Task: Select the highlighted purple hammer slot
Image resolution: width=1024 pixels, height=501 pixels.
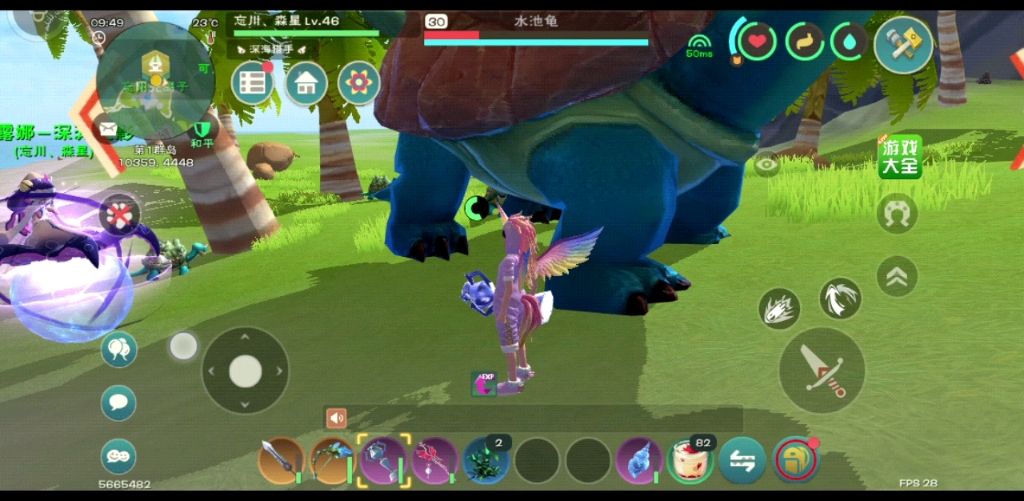Action: pyautogui.click(x=384, y=460)
